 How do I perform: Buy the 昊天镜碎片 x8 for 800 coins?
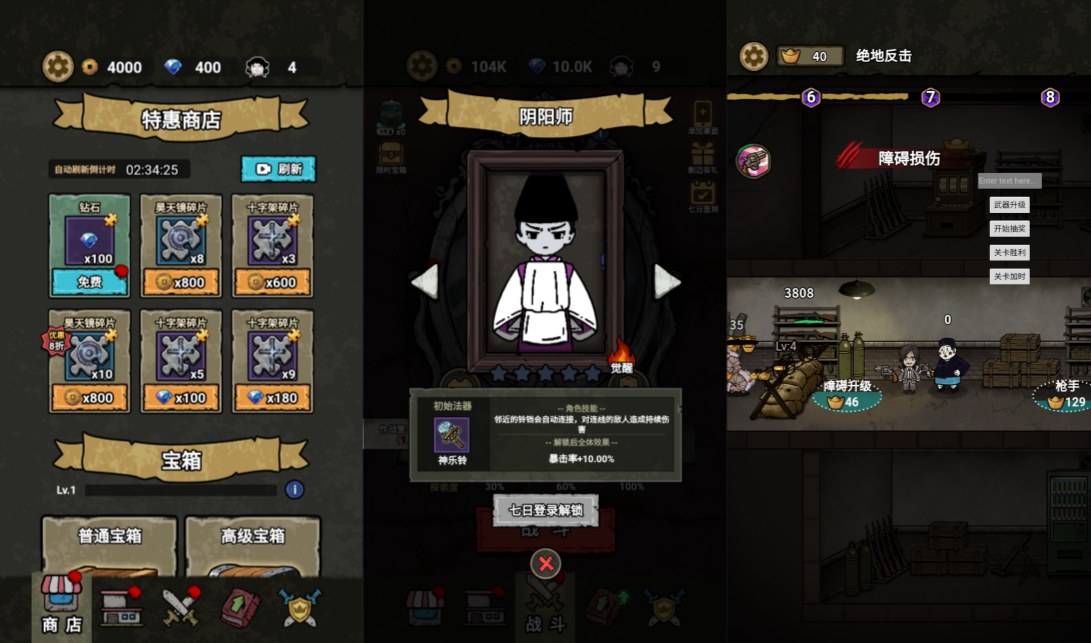(x=181, y=282)
